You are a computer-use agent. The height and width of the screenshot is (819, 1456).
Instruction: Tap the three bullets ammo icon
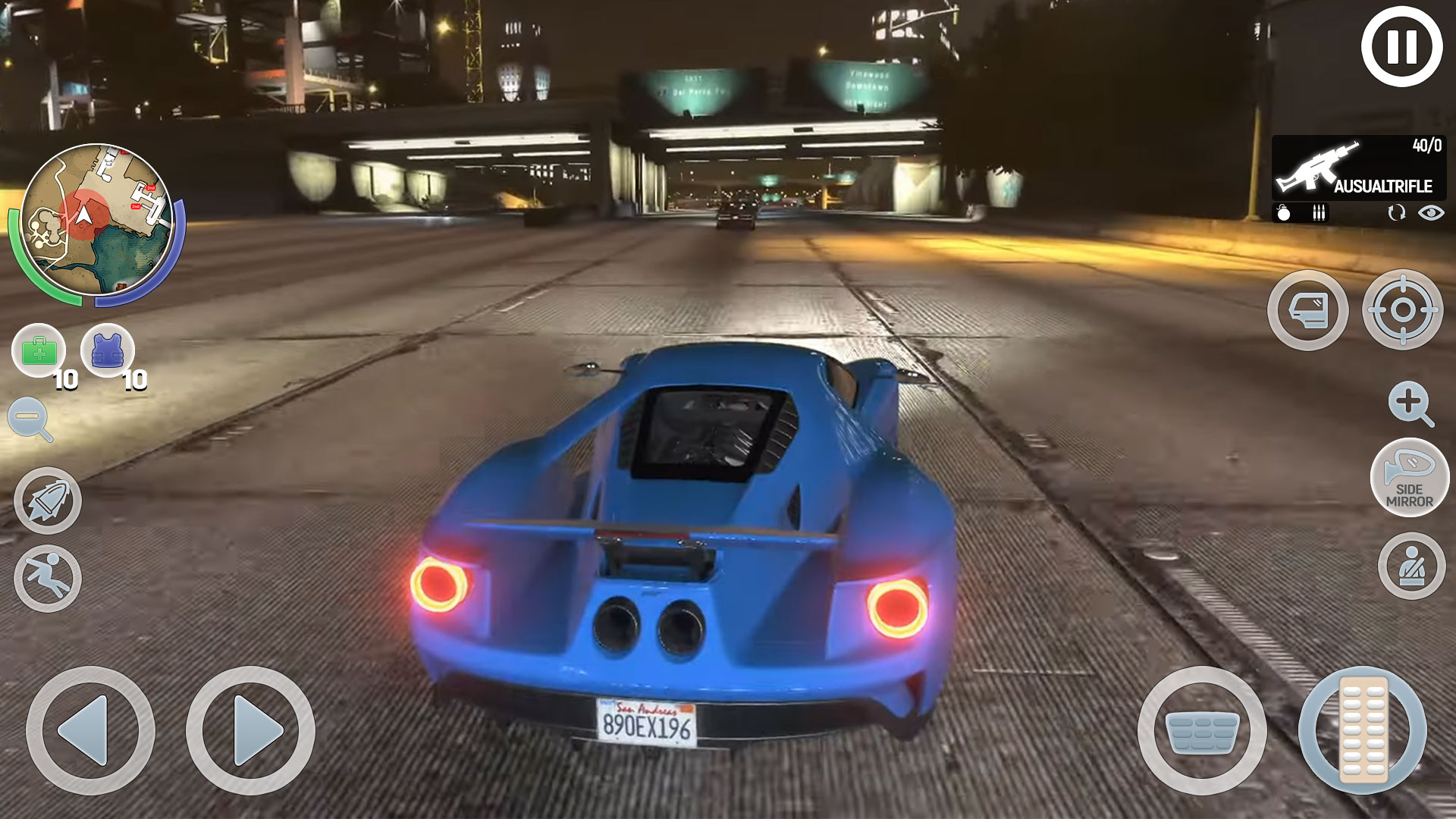[1319, 213]
